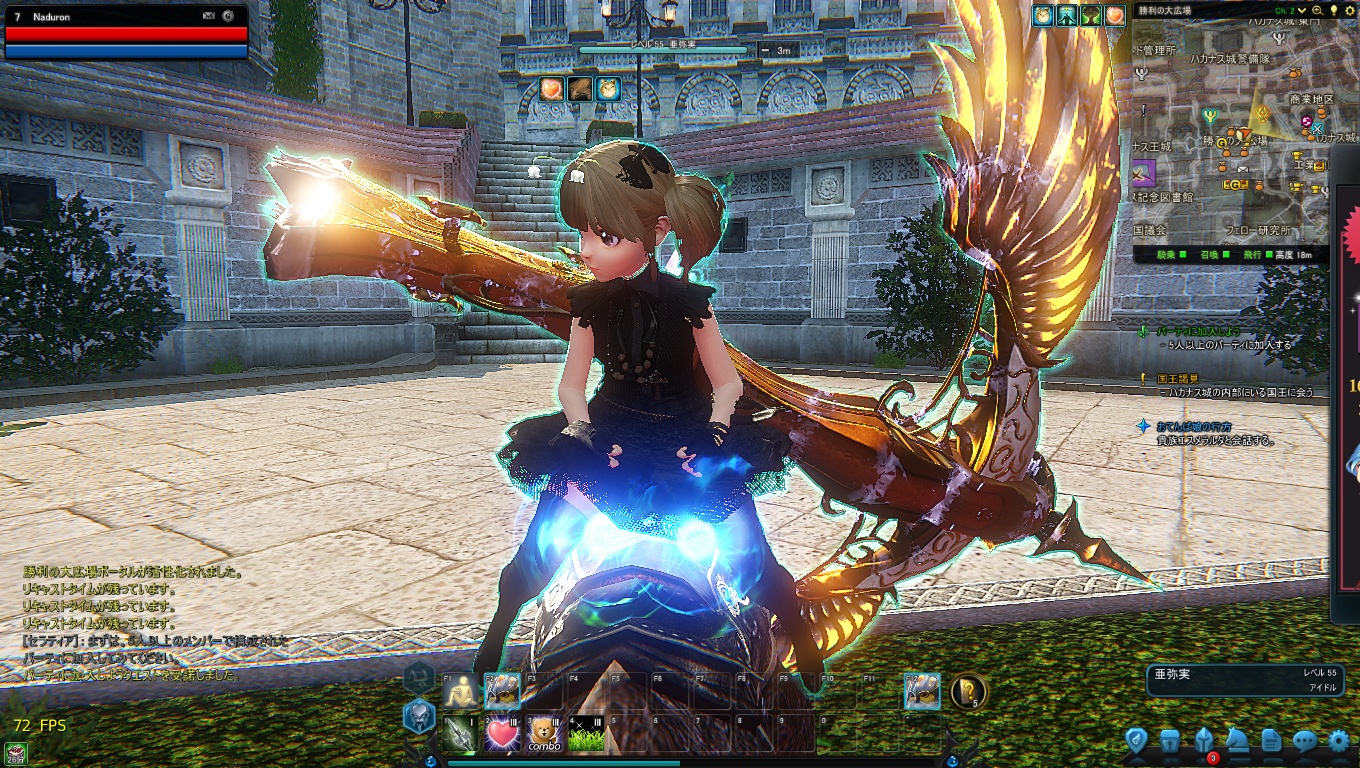This screenshot has height=768, width=1360.
Task: Select the blue-star quest in the tracker
Action: [1143, 426]
